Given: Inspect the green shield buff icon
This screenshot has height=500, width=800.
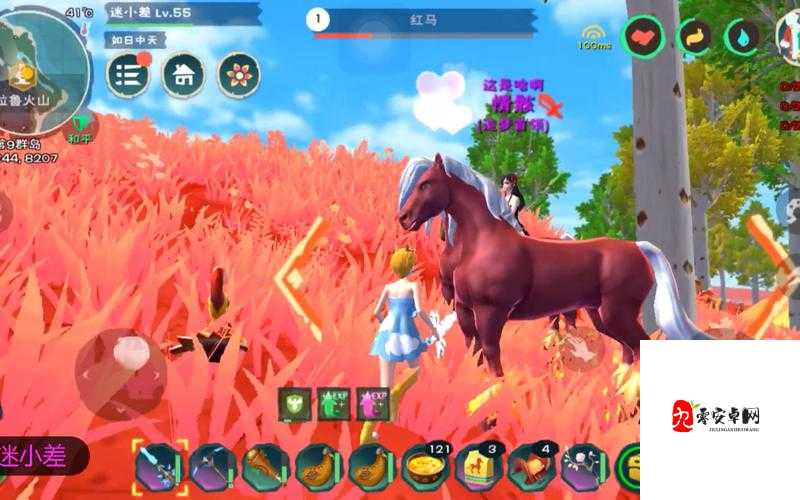Looking at the screenshot, I should (x=295, y=404).
